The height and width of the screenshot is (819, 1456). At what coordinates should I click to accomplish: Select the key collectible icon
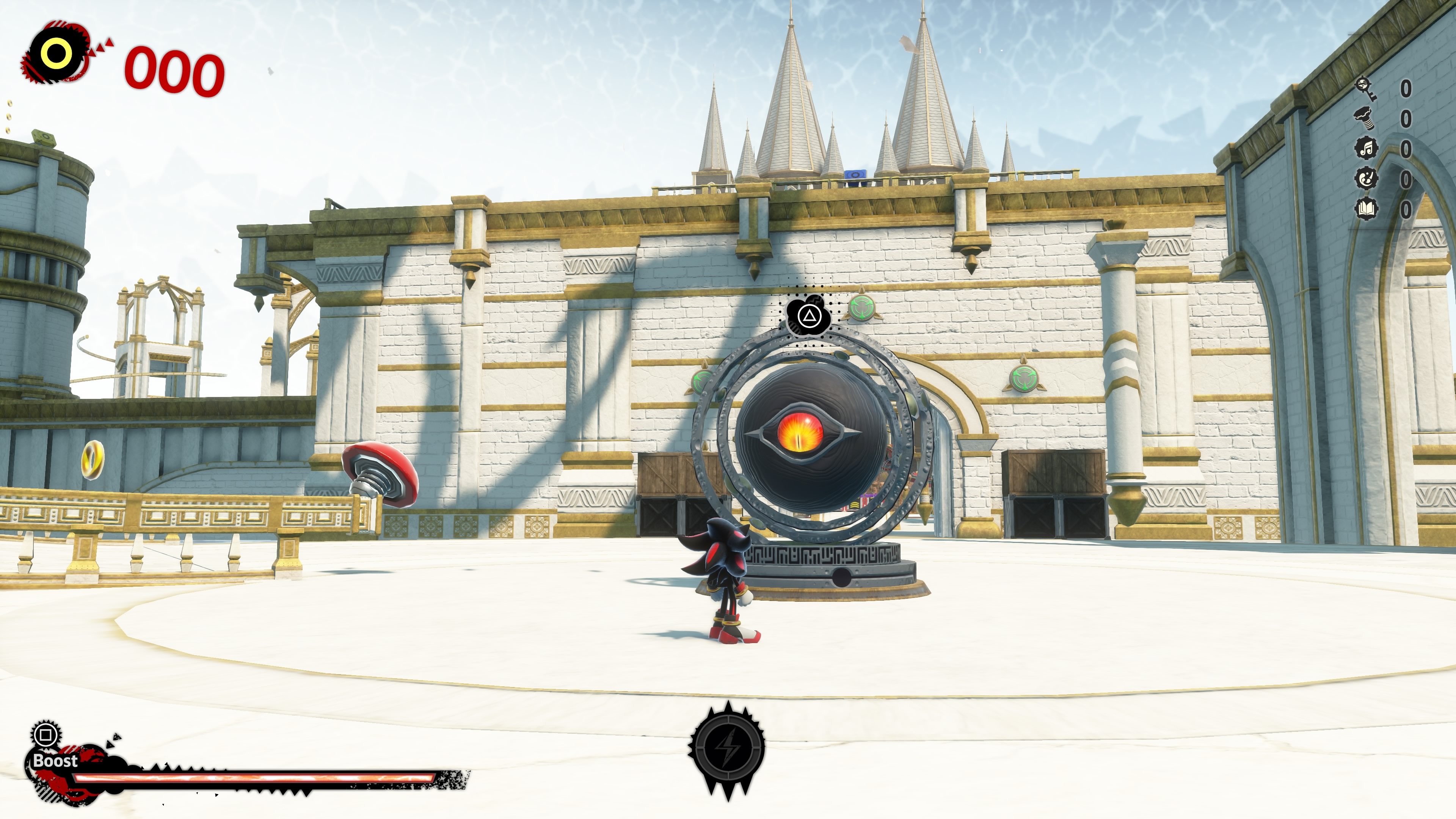pos(1365,88)
